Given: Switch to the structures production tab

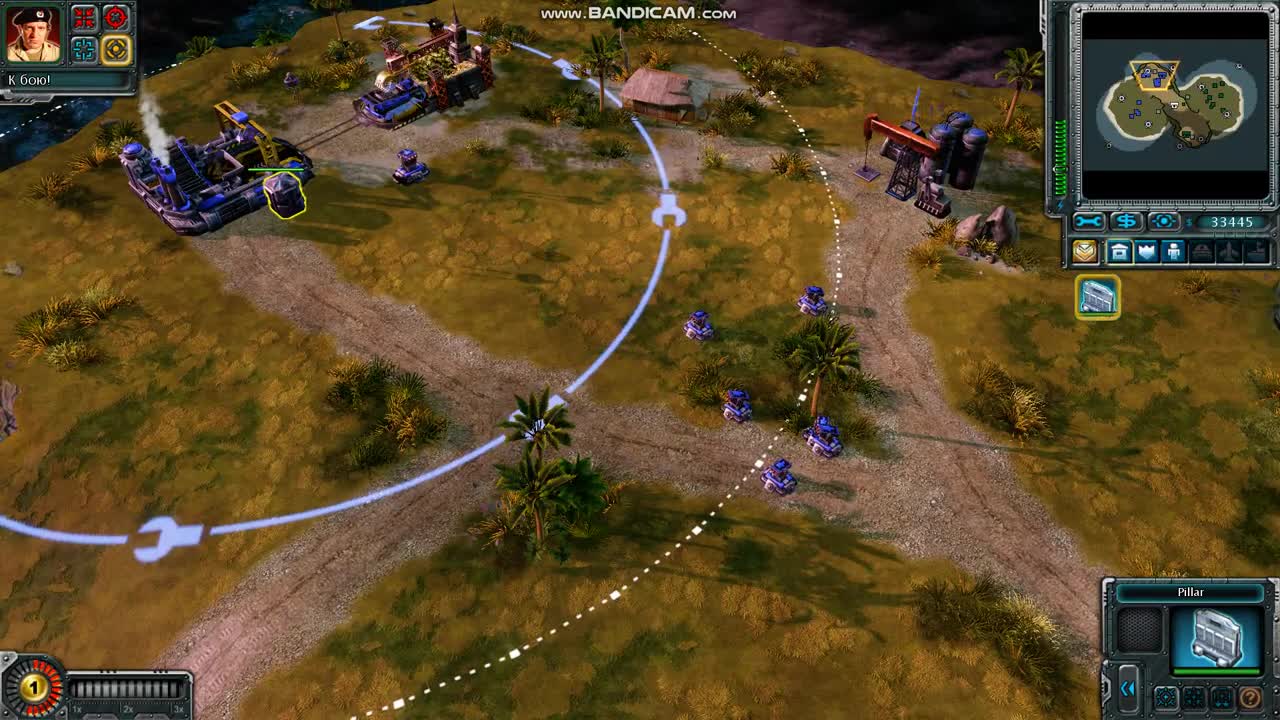Looking at the screenshot, I should (1118, 251).
